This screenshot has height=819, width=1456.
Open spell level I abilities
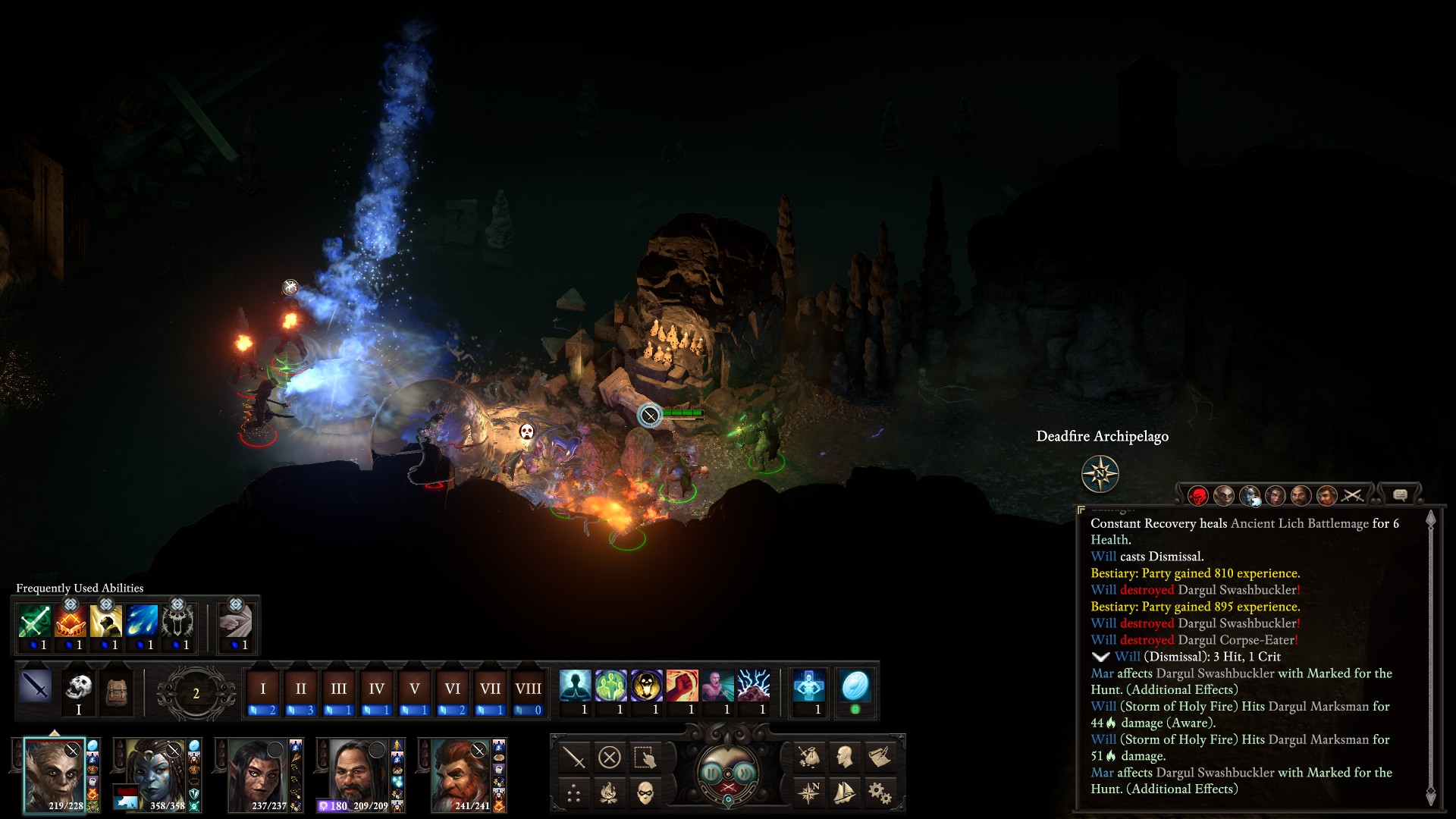point(263,689)
